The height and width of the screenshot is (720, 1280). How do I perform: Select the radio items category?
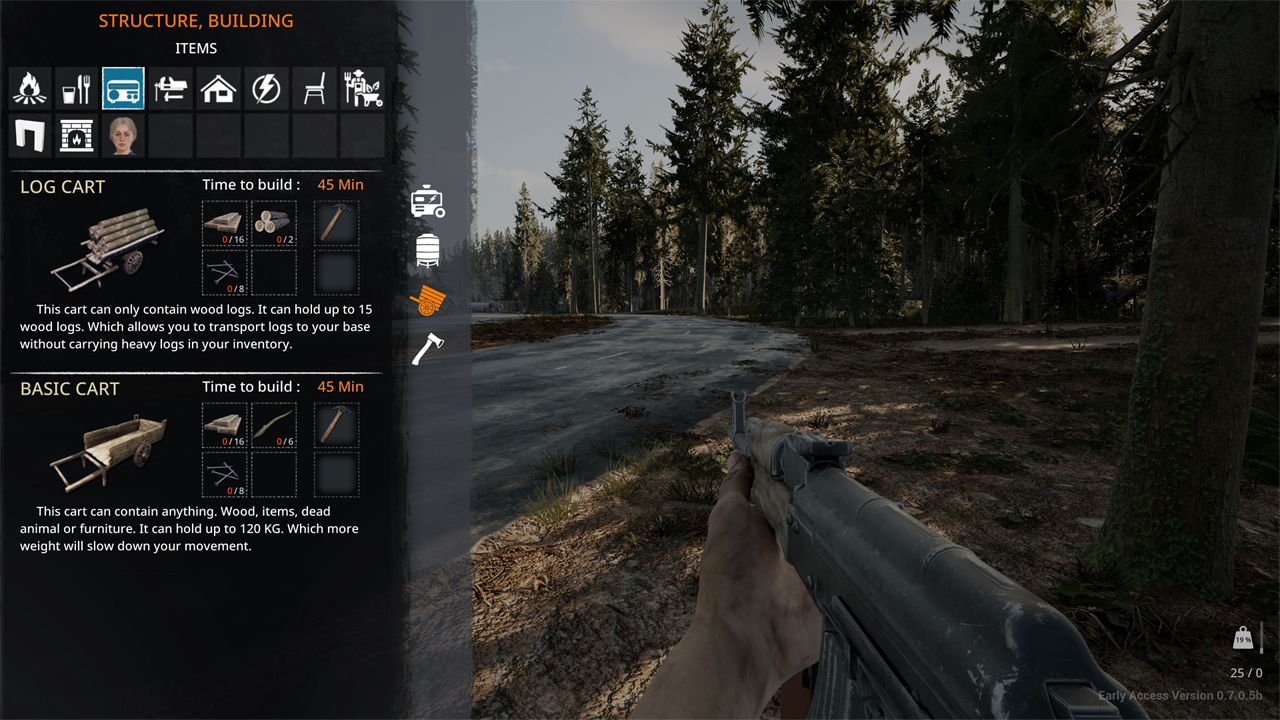click(x=124, y=89)
